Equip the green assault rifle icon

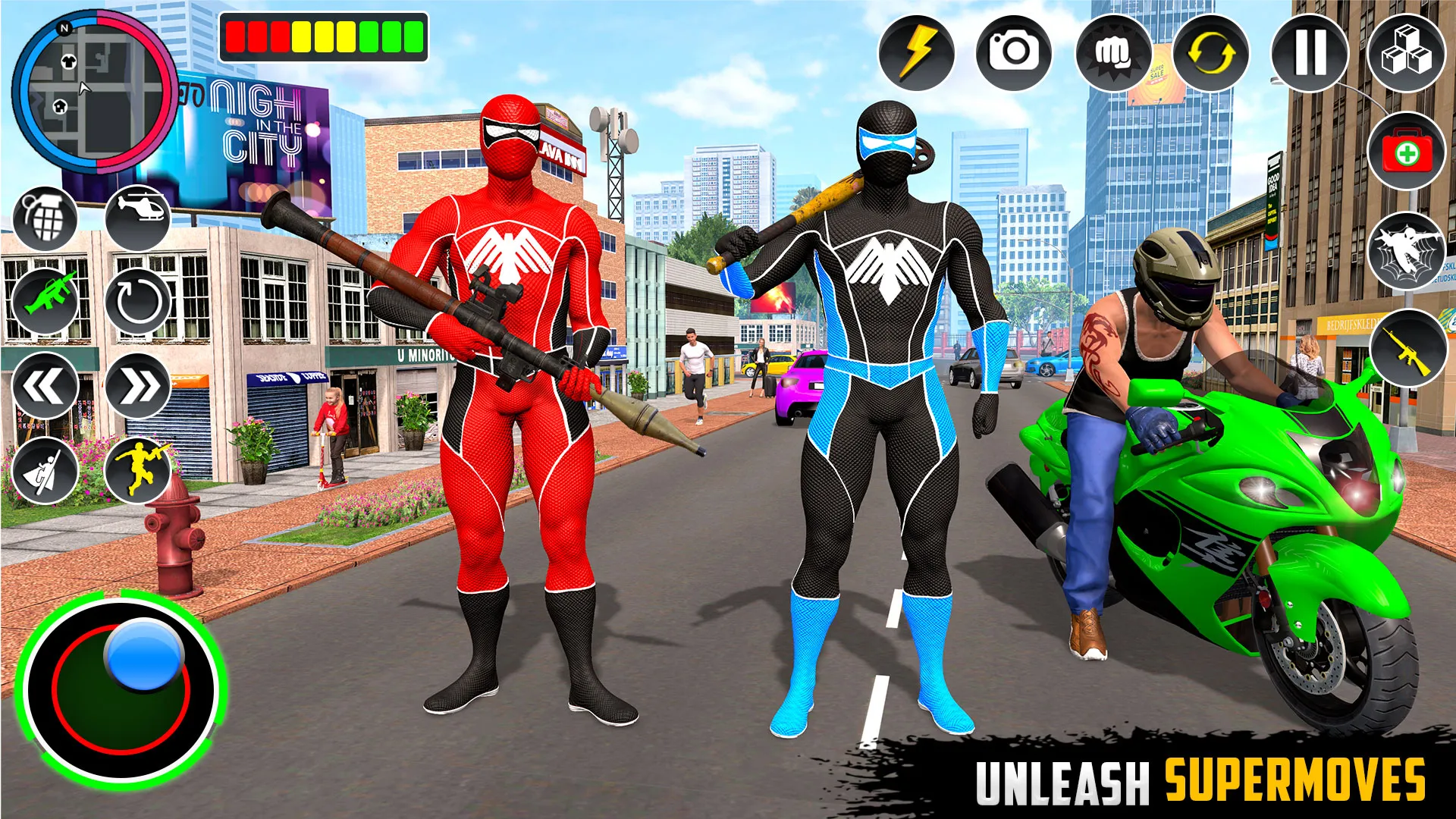pyautogui.click(x=47, y=302)
